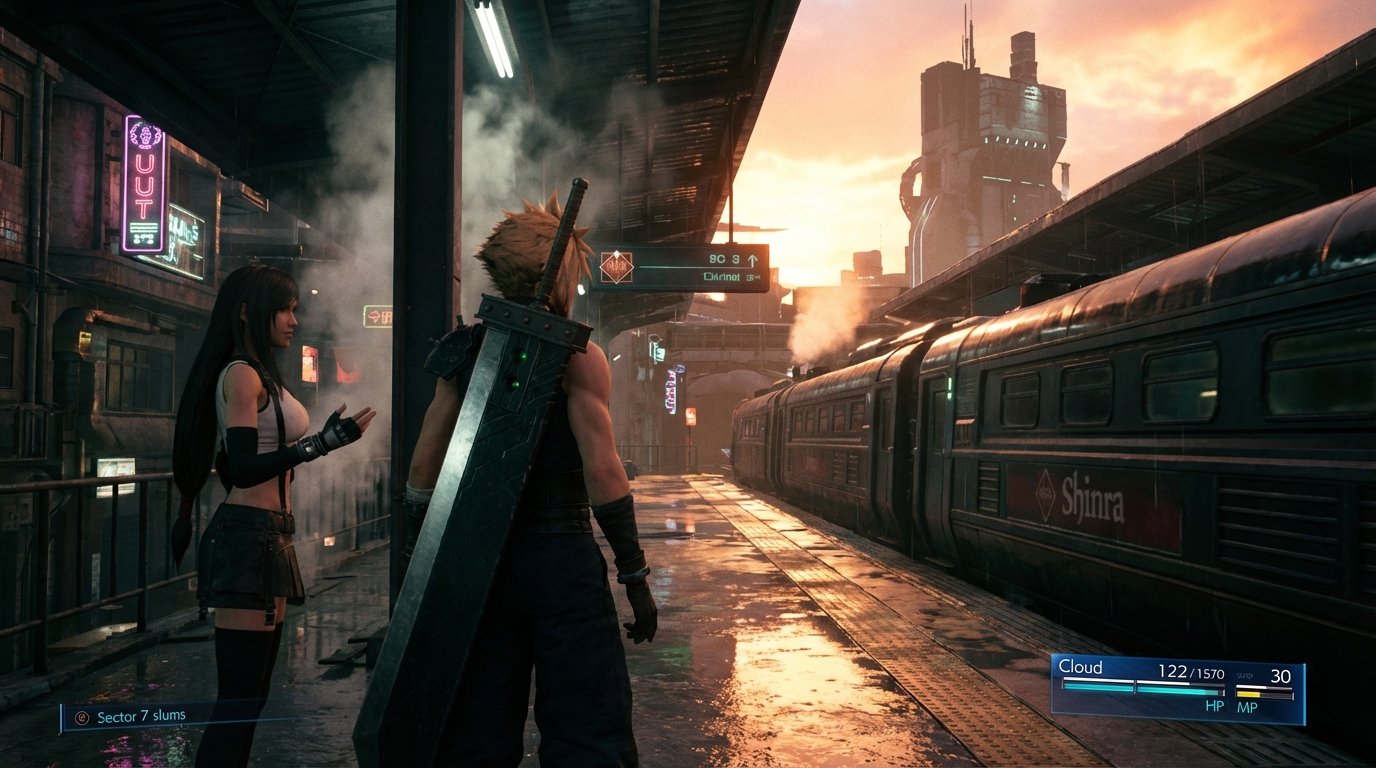
Task: Select the "SC 3" line on the platform sign
Action: (x=724, y=258)
